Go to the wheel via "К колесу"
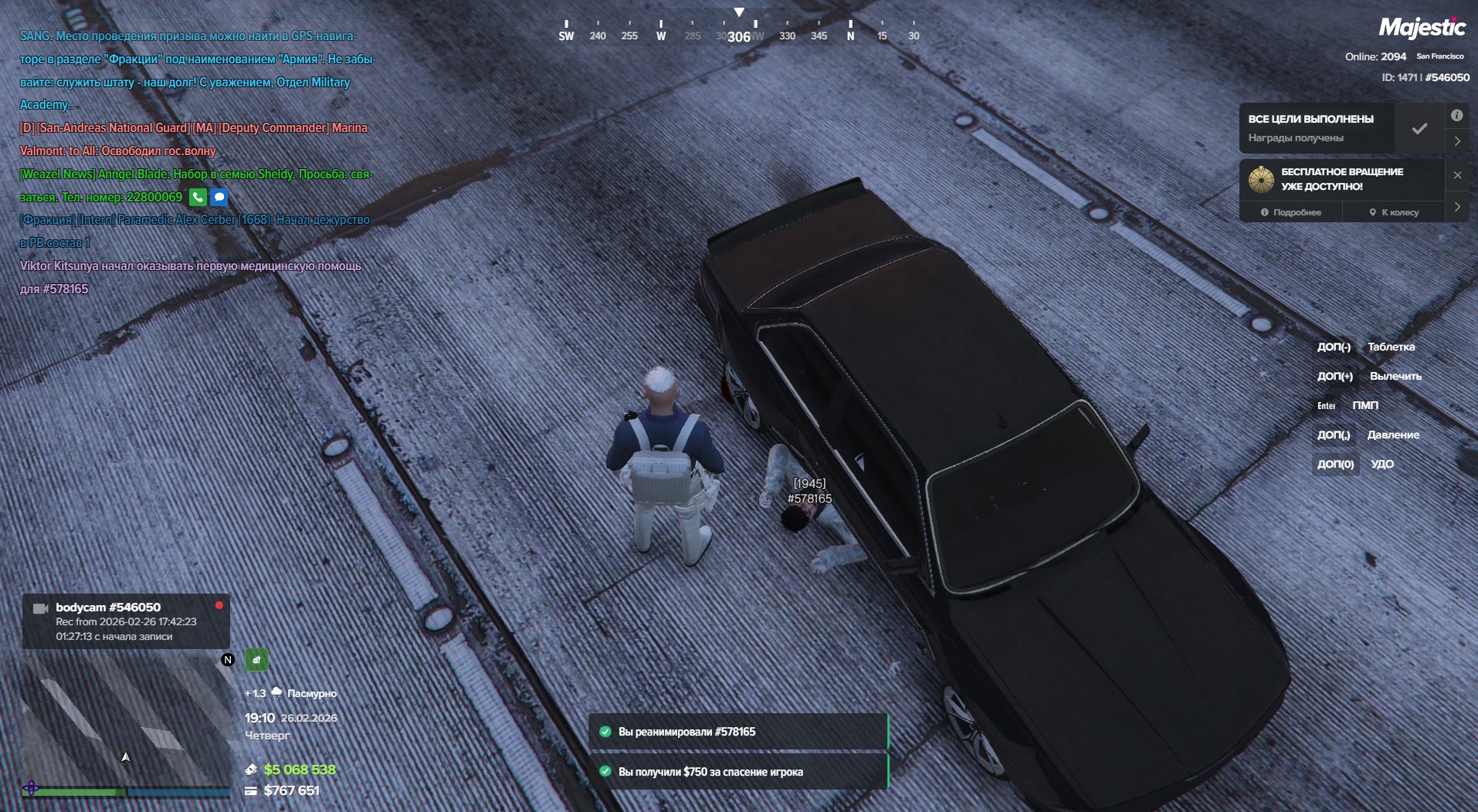This screenshot has height=812, width=1478. 1394,212
